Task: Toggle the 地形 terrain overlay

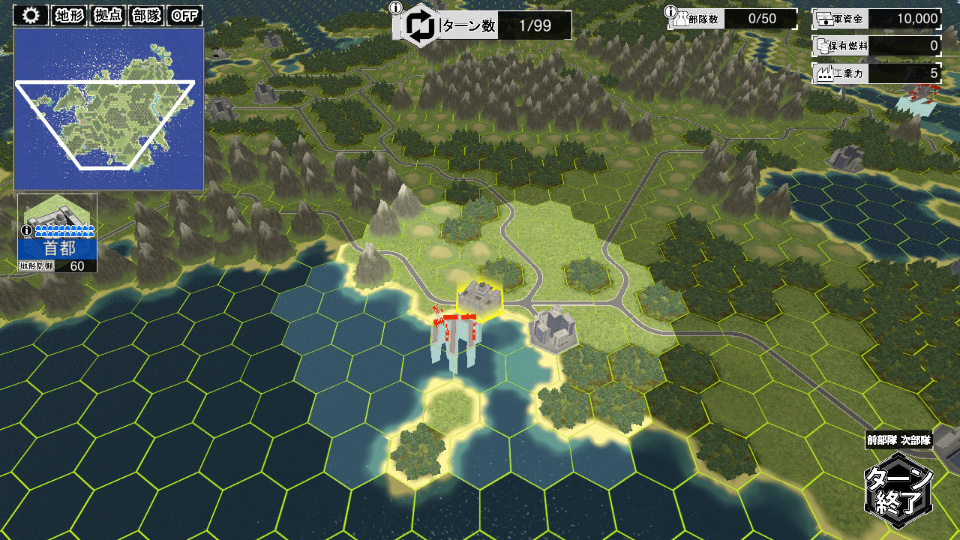Action: (69, 15)
